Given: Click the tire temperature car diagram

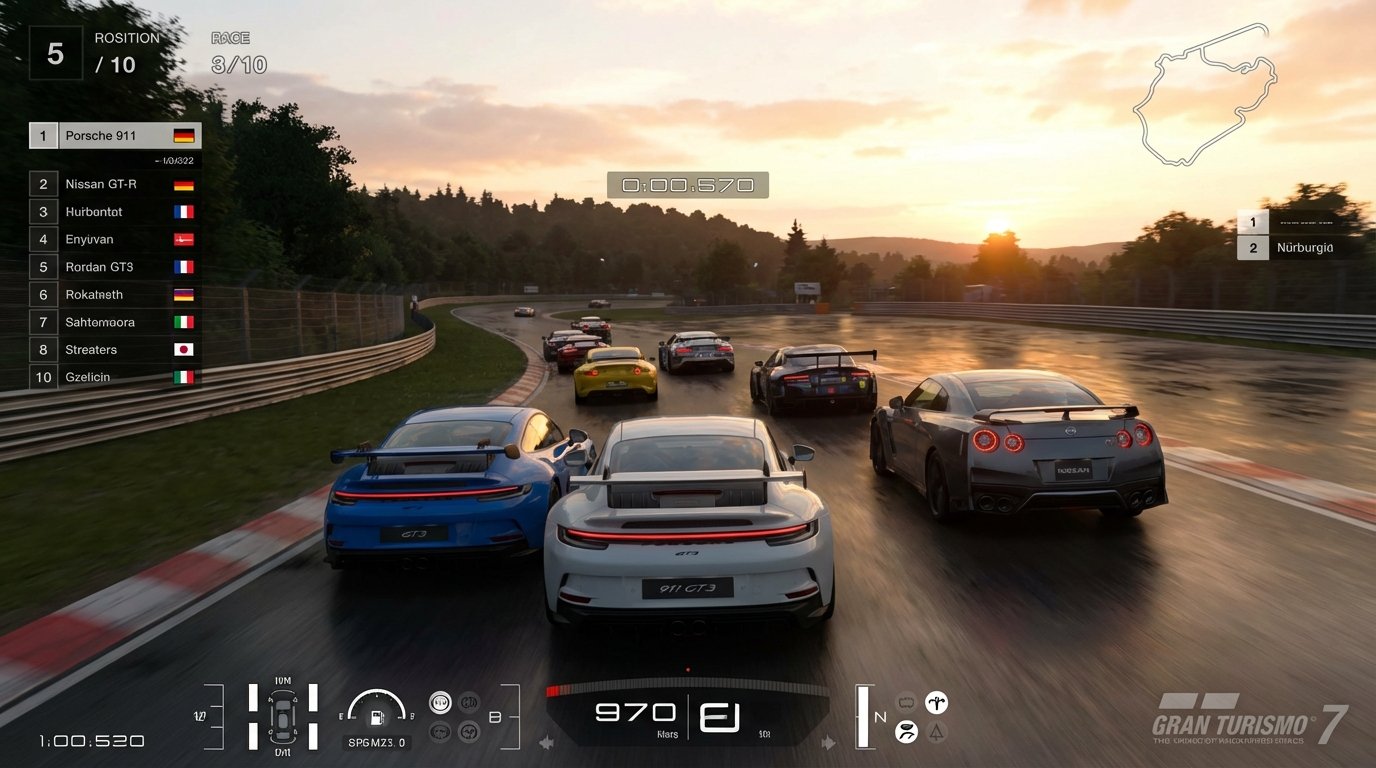Looking at the screenshot, I should pos(282,717).
